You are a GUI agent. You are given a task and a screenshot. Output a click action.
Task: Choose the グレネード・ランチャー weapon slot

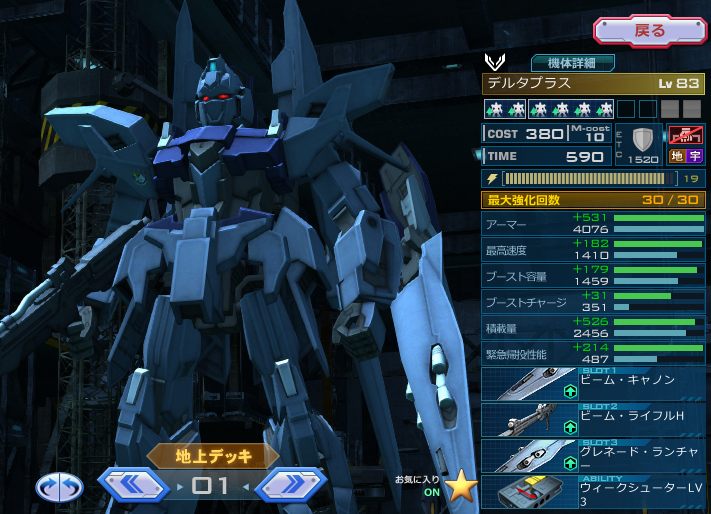pos(593,455)
